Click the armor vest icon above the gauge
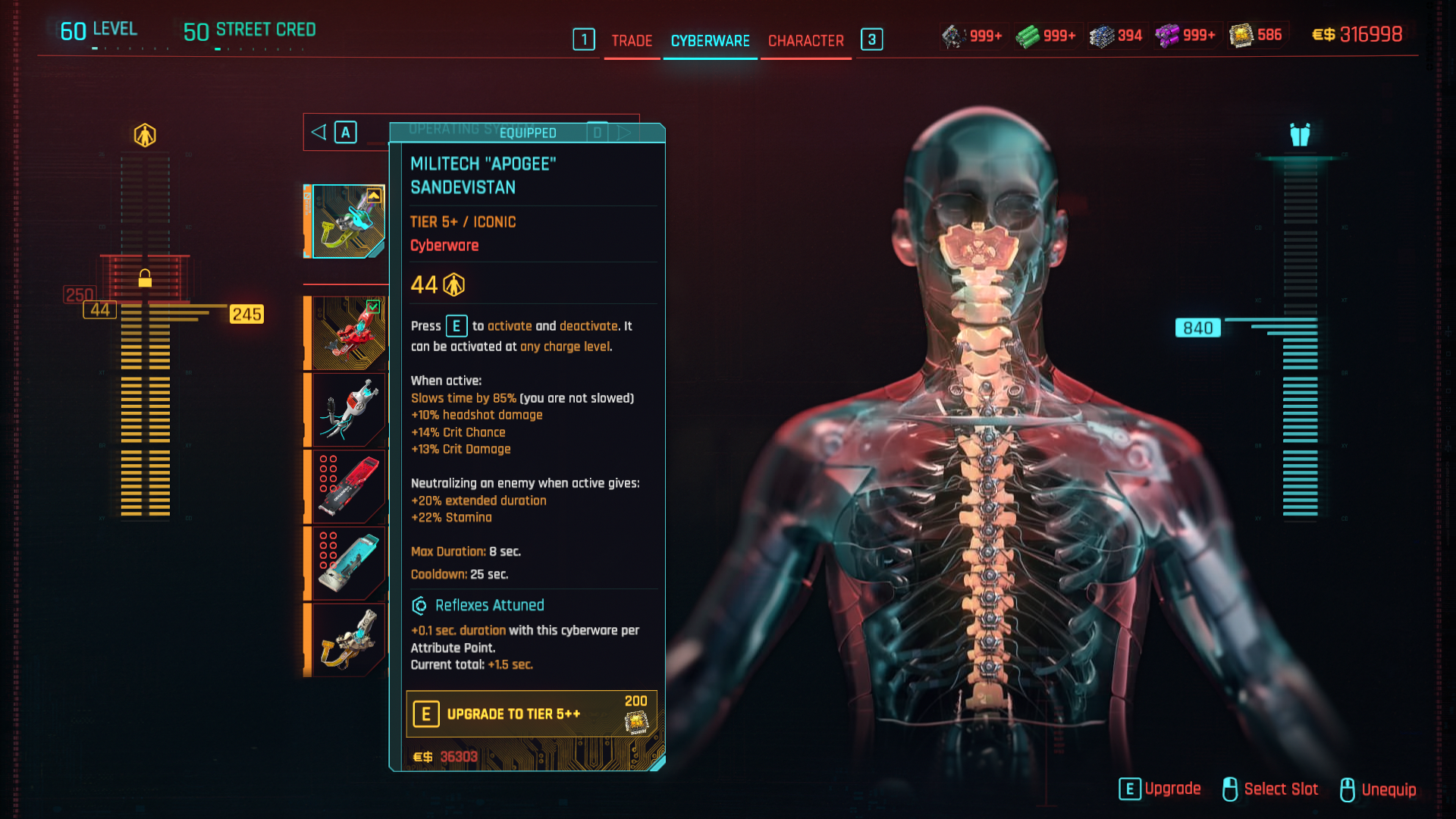 click(x=1300, y=135)
